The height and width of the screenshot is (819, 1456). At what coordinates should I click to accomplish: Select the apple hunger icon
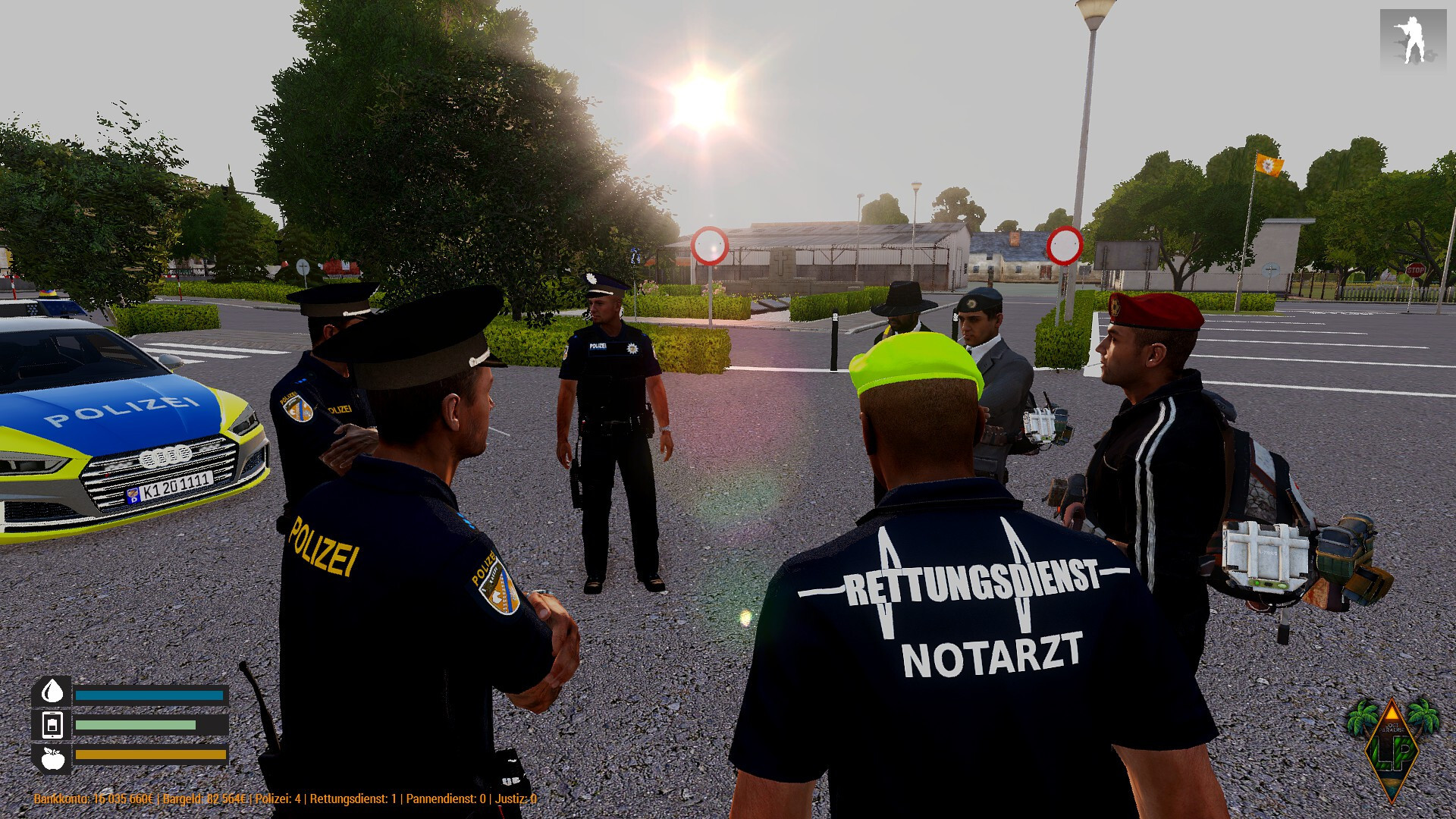(x=52, y=758)
